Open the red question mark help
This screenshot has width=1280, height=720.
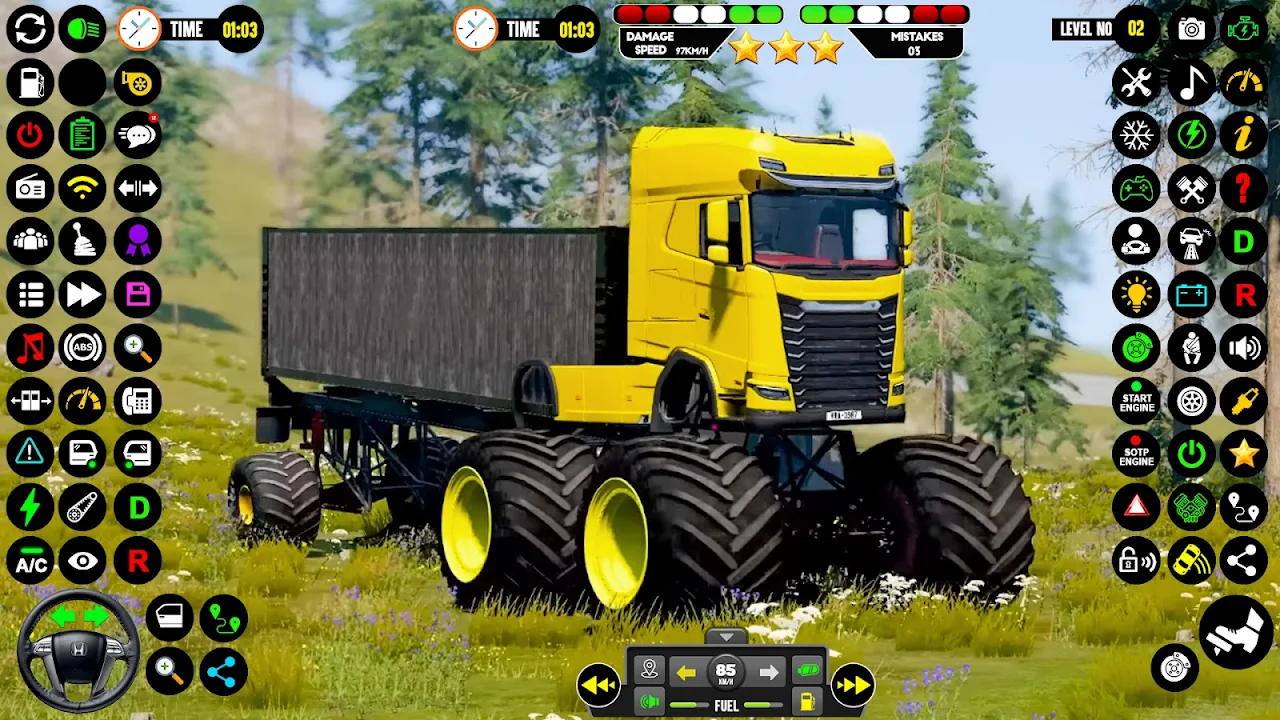[x=1244, y=187]
